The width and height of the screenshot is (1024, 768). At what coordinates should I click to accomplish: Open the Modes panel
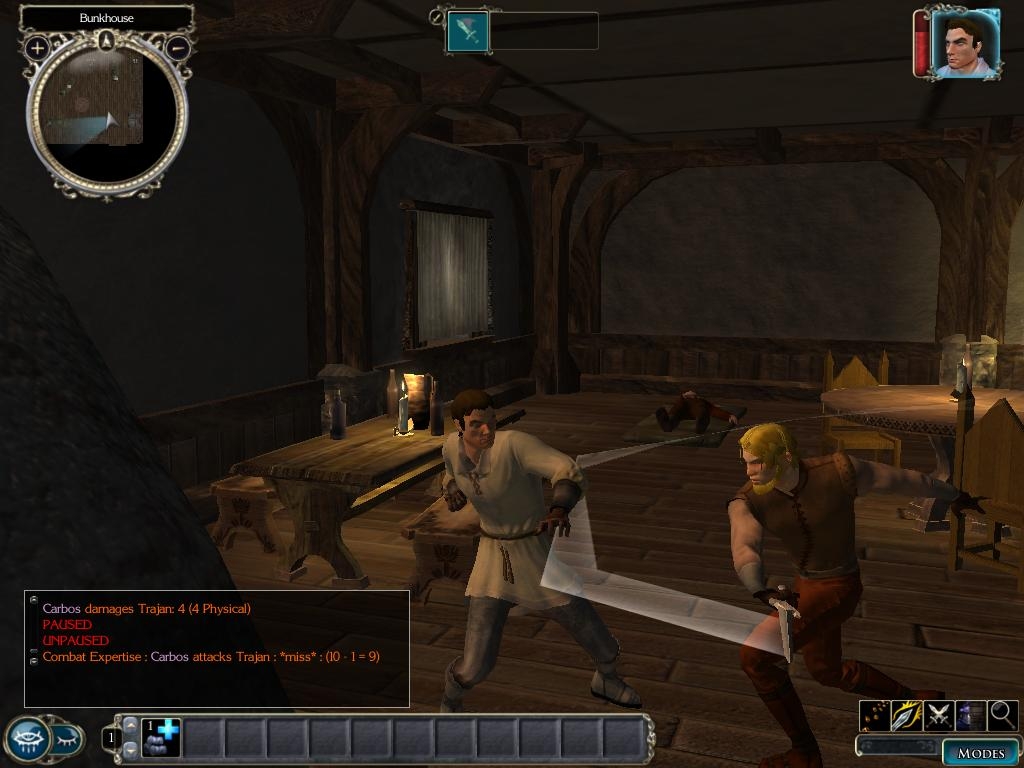pyautogui.click(x=980, y=753)
